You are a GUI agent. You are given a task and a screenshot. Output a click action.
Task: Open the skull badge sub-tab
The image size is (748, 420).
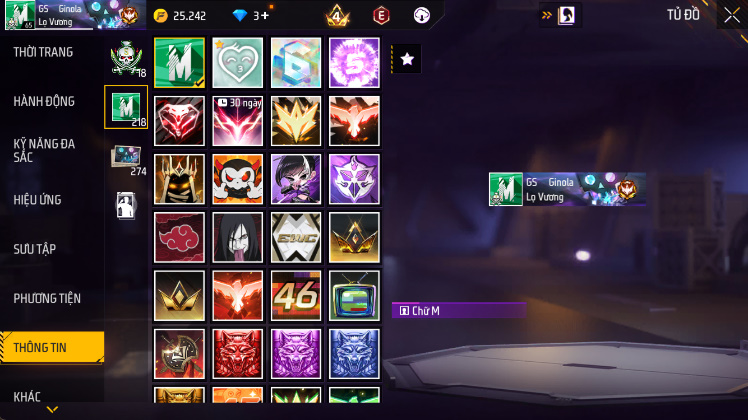tap(126, 59)
